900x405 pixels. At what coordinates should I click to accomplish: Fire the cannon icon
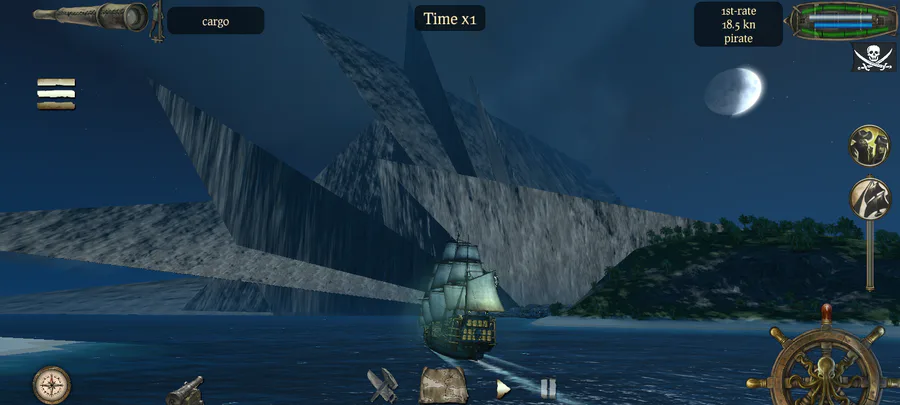coord(184,389)
